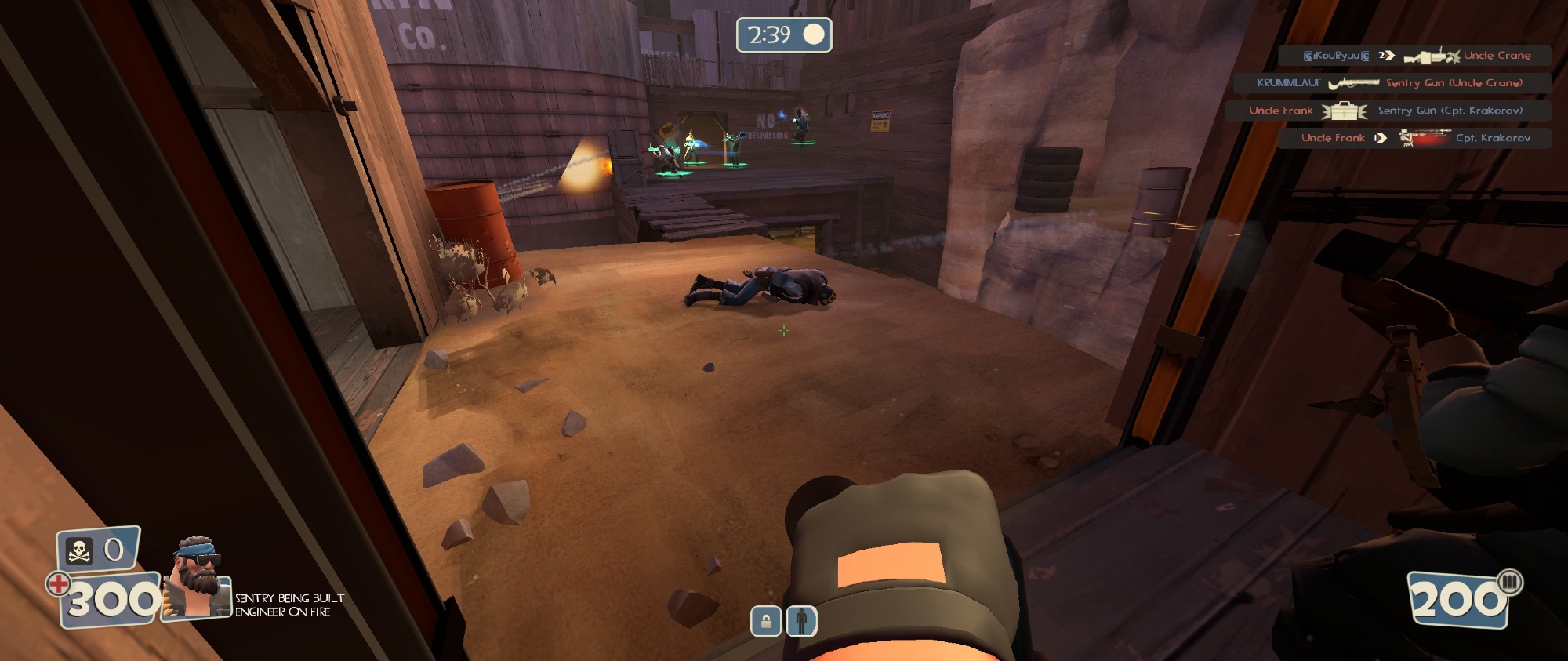This screenshot has height=661, width=1568.
Task: Click the padlock icon at bottom center
Action: tap(766, 622)
